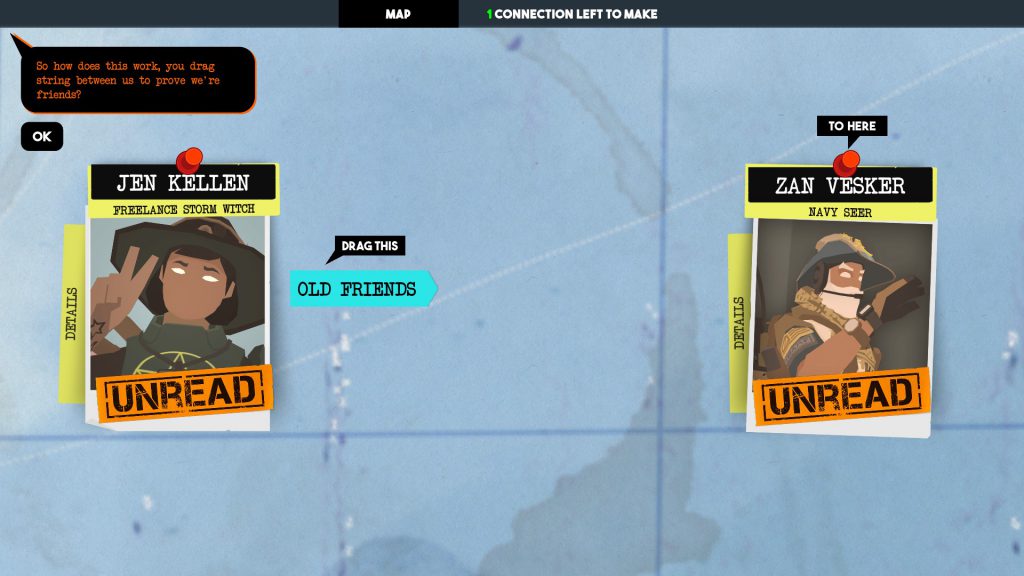Open Jen Kellen's Details side tab
The width and height of the screenshot is (1024, 576).
pyautogui.click(x=72, y=313)
